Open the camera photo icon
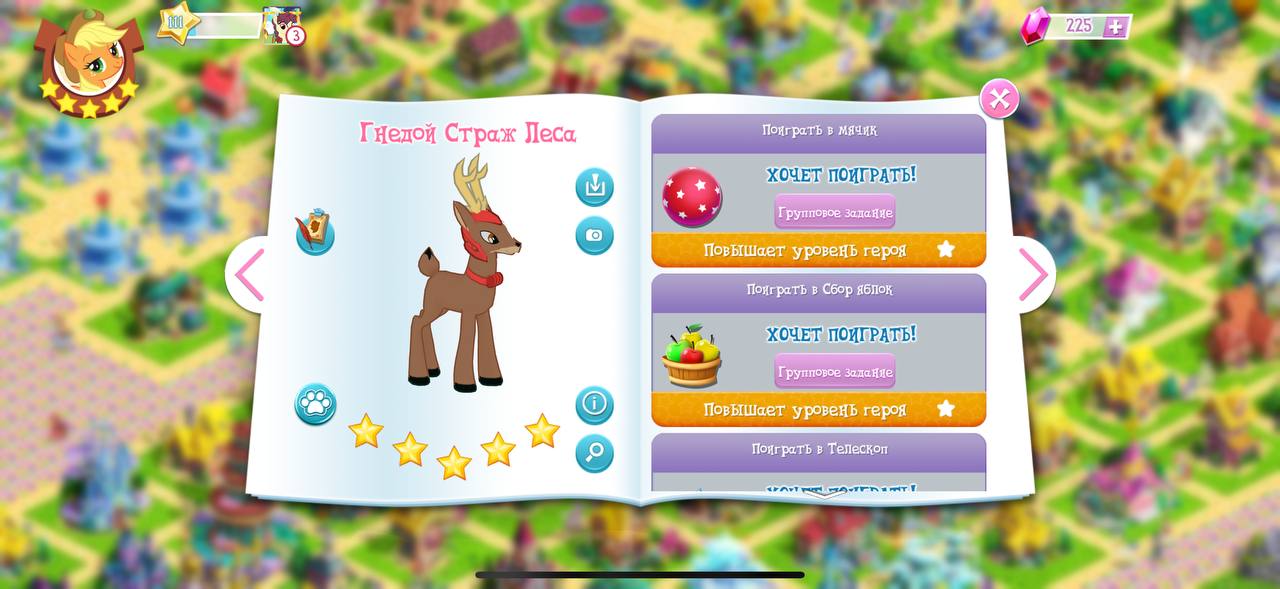Image resolution: width=1280 pixels, height=589 pixels. 594,235
